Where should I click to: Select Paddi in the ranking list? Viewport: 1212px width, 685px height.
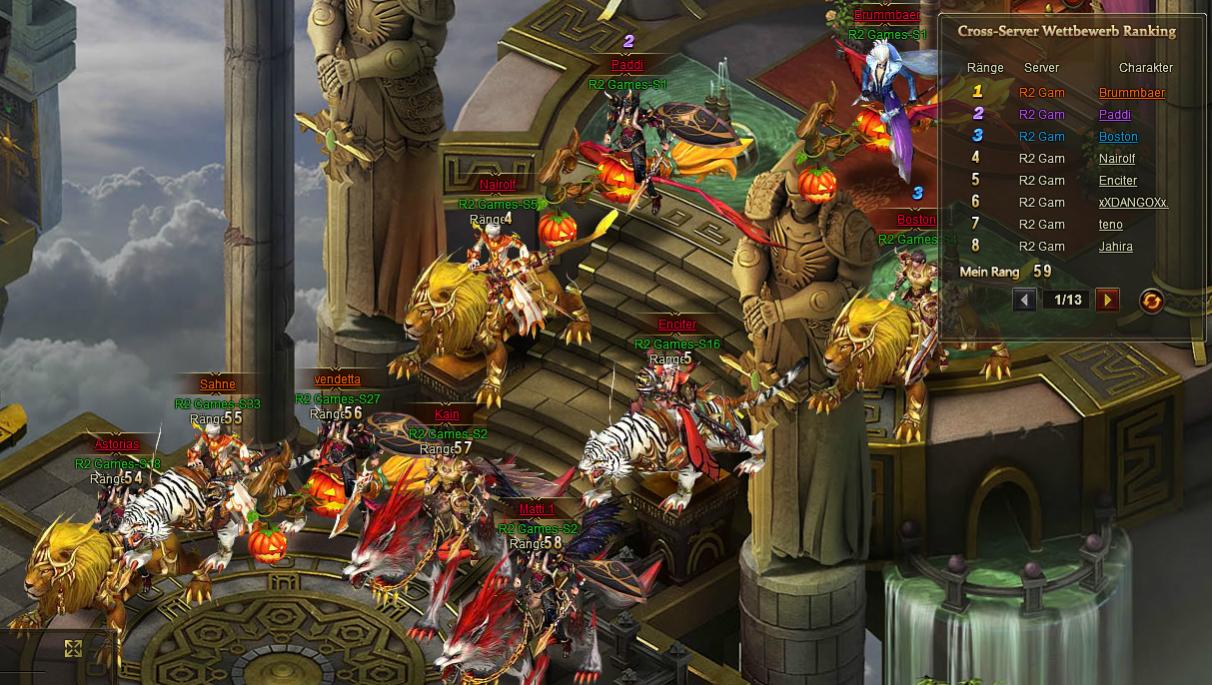[1114, 115]
